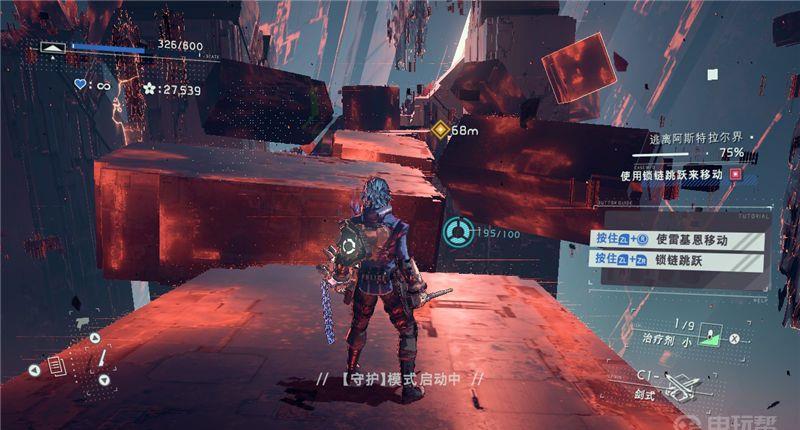Open the files document icon
Screen dimensions: 800x430
[56, 368]
